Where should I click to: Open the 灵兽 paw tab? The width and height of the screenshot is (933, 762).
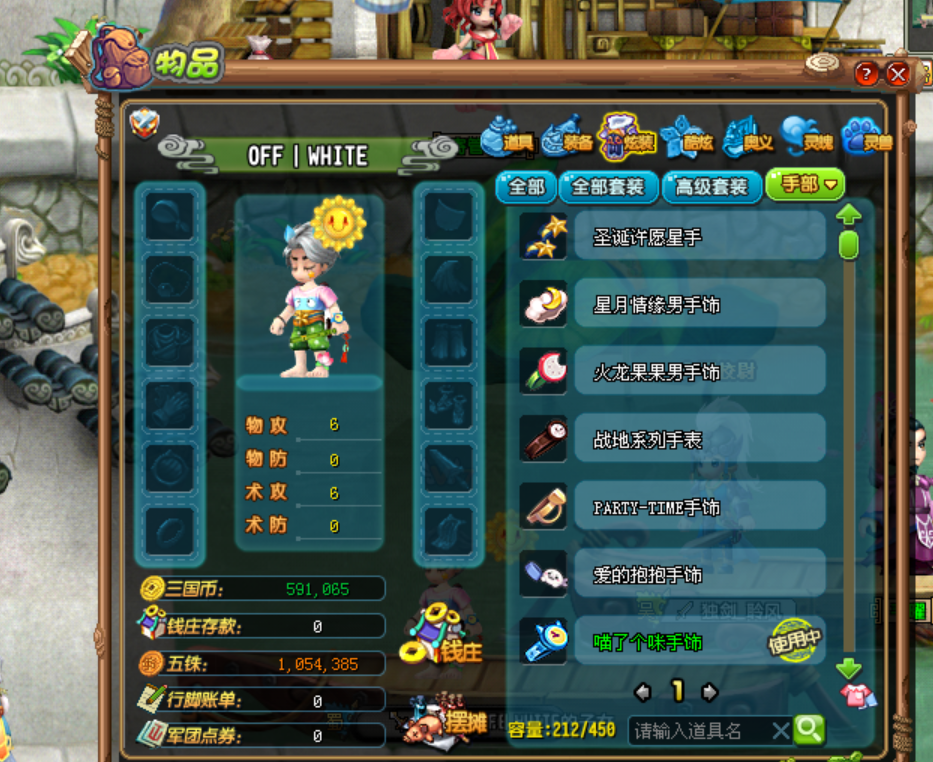(x=866, y=141)
